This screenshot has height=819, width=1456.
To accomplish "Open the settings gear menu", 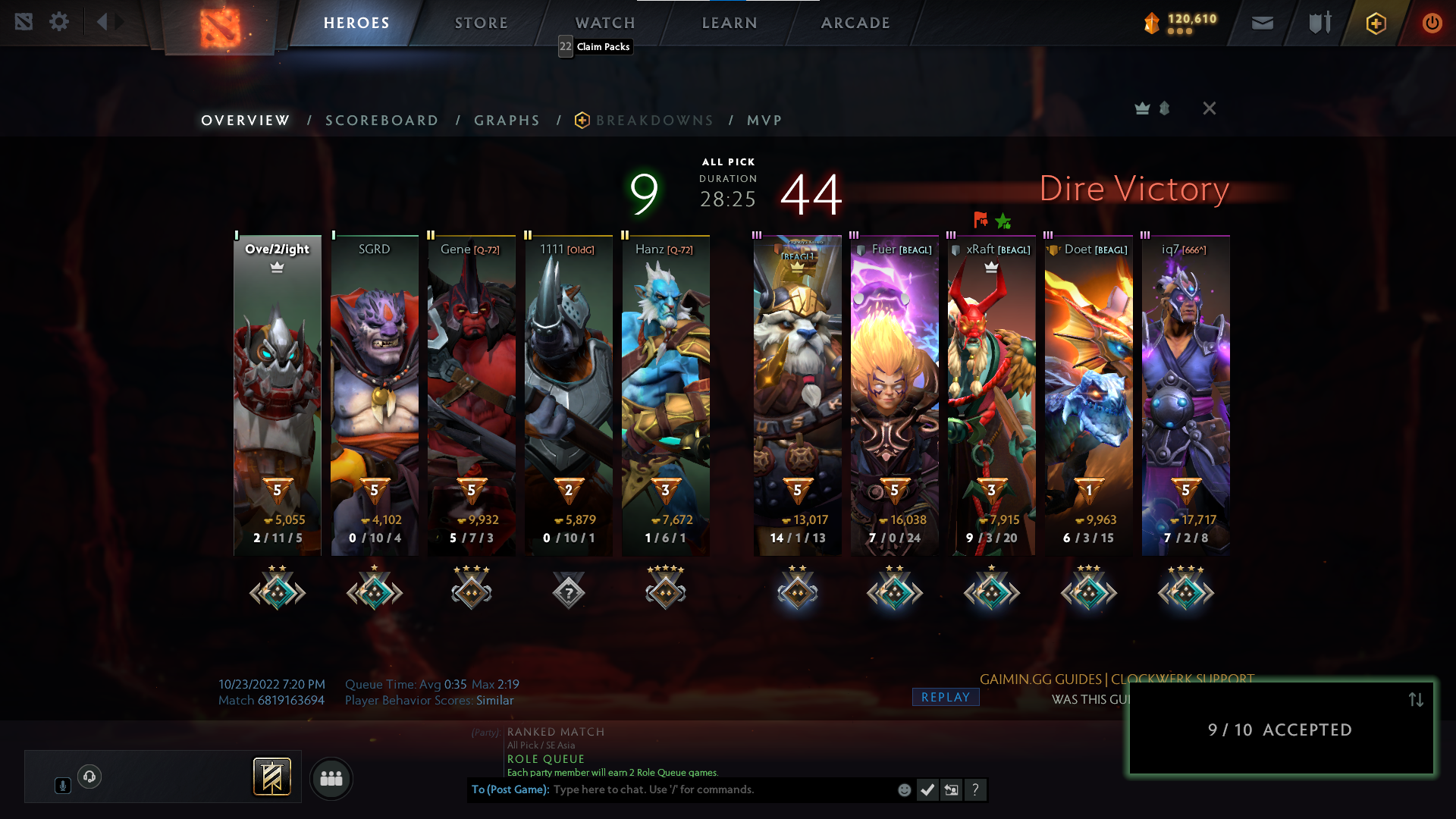I will click(x=59, y=21).
